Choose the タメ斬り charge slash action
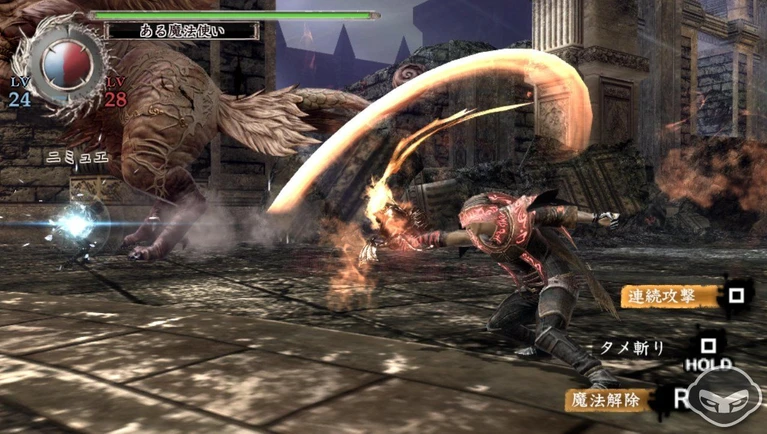Viewport: 767px width, 434px height. 632,346
